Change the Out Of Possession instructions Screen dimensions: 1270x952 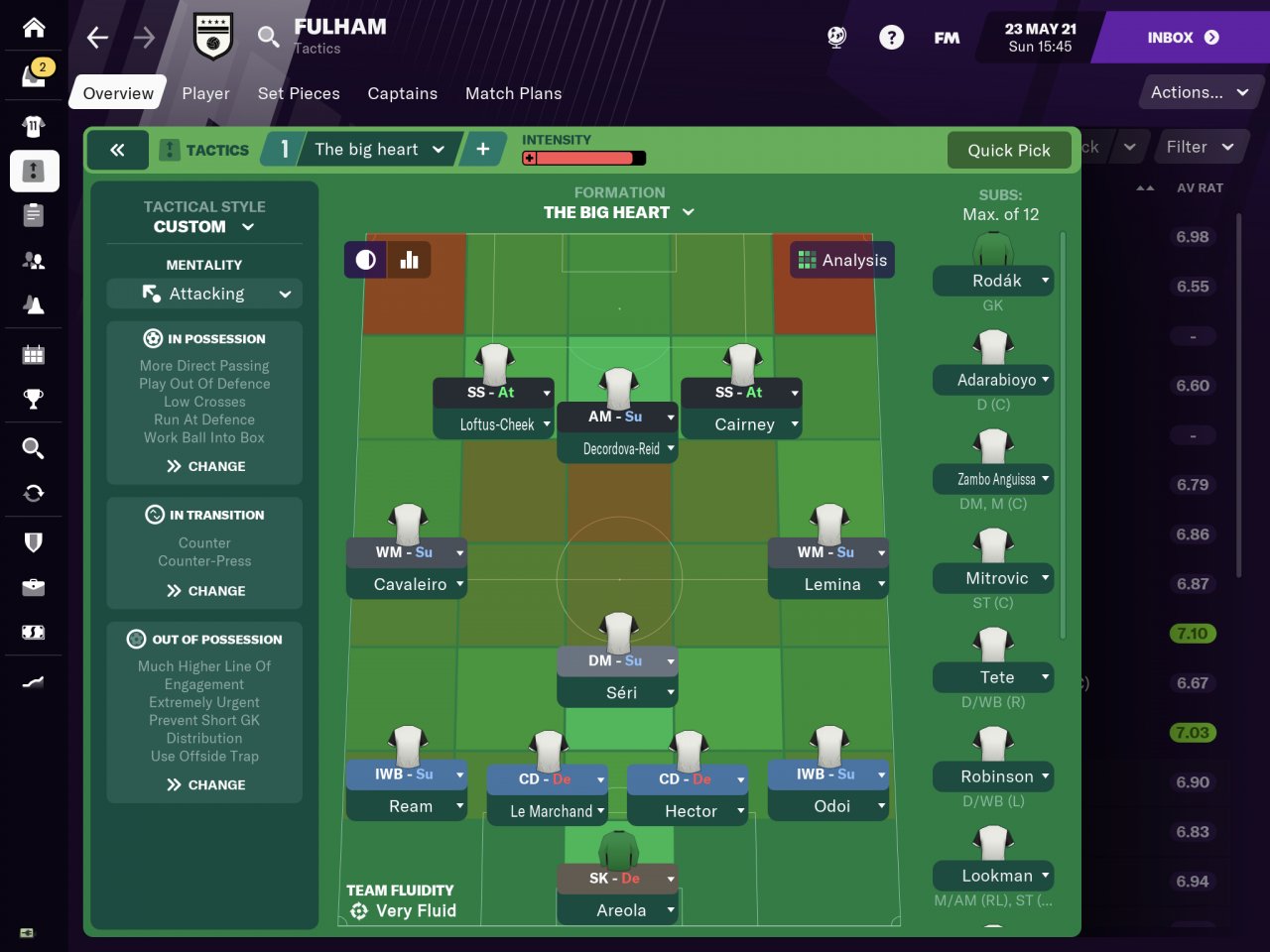click(205, 784)
